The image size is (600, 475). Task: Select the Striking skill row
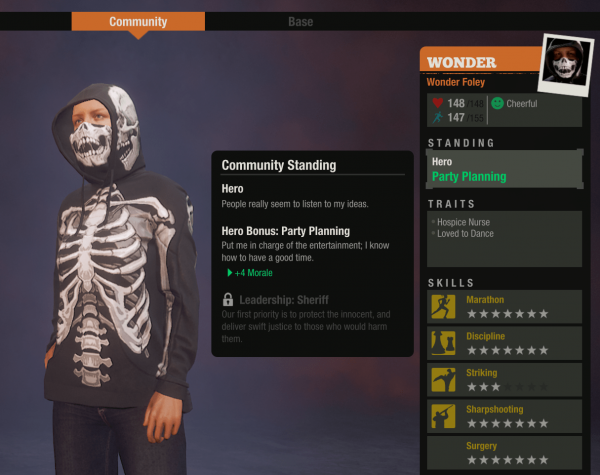point(504,379)
